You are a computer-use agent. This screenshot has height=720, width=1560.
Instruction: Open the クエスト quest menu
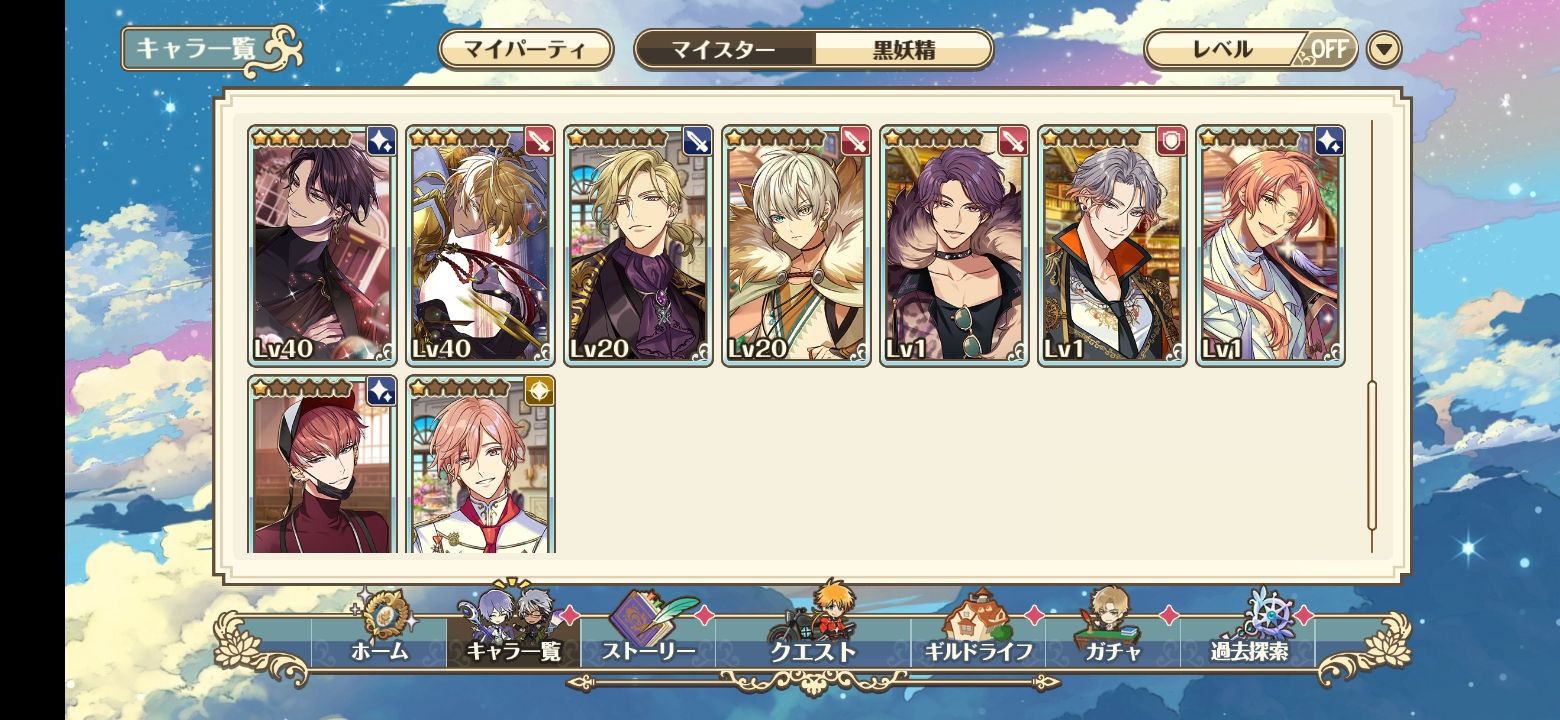point(813,640)
